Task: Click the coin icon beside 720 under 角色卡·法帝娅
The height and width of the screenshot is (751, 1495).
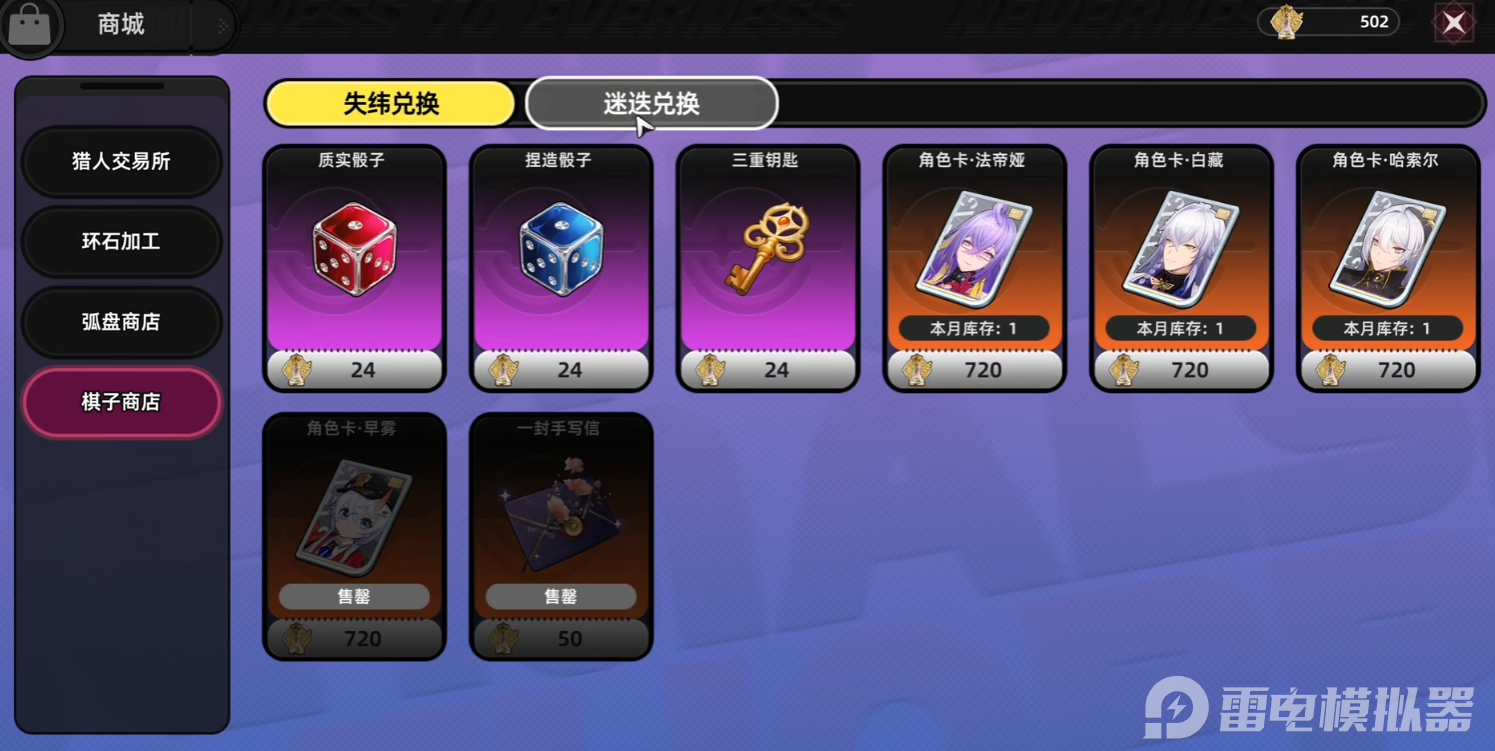Action: pyautogui.click(x=918, y=369)
